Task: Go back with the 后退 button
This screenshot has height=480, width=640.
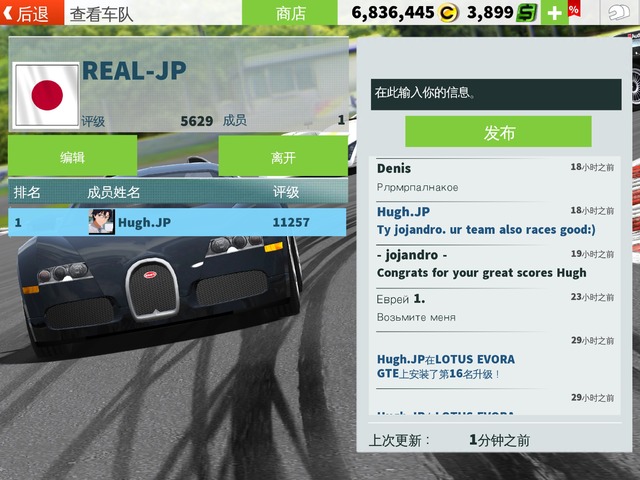Action: [x=30, y=13]
